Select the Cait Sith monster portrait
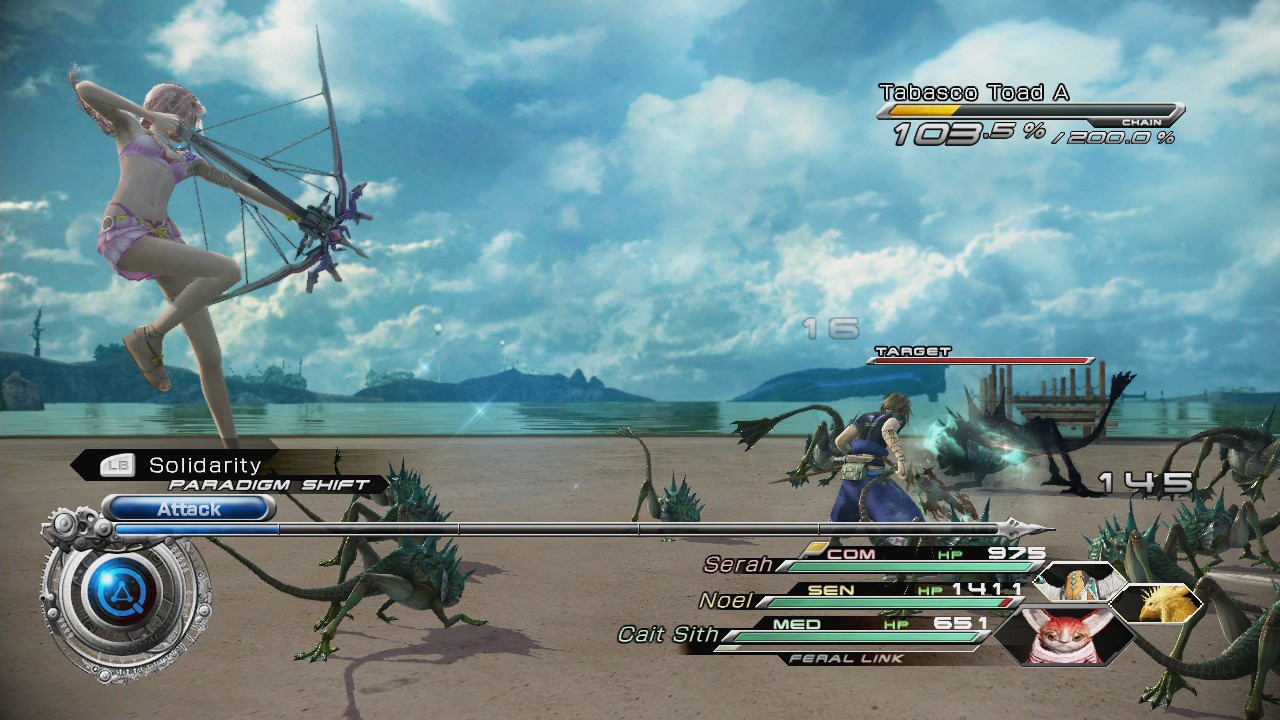The height and width of the screenshot is (720, 1280). click(1062, 635)
